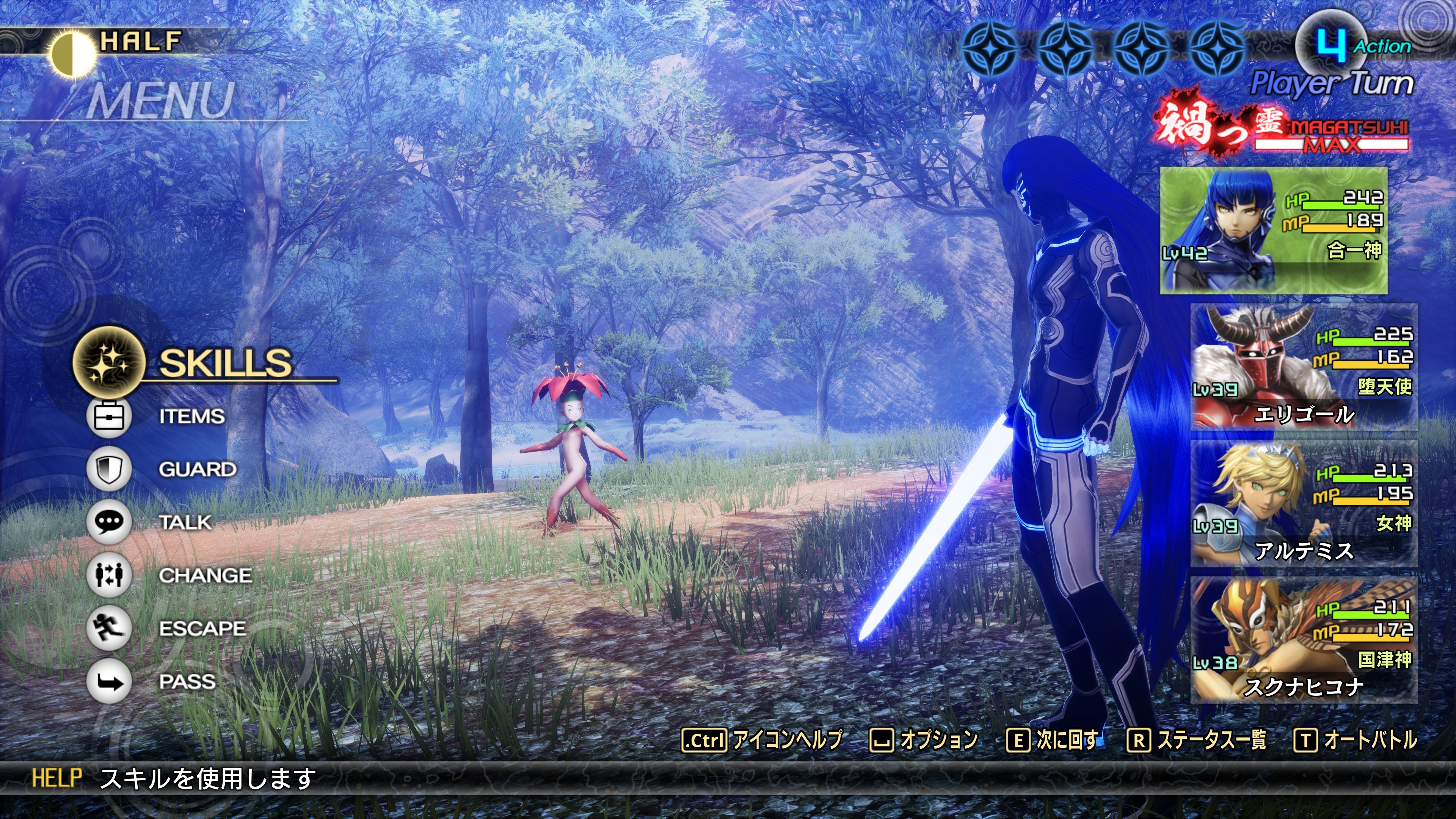Image resolution: width=1456 pixels, height=819 pixels.
Task: Choose the GUARD command
Action: pos(197,469)
